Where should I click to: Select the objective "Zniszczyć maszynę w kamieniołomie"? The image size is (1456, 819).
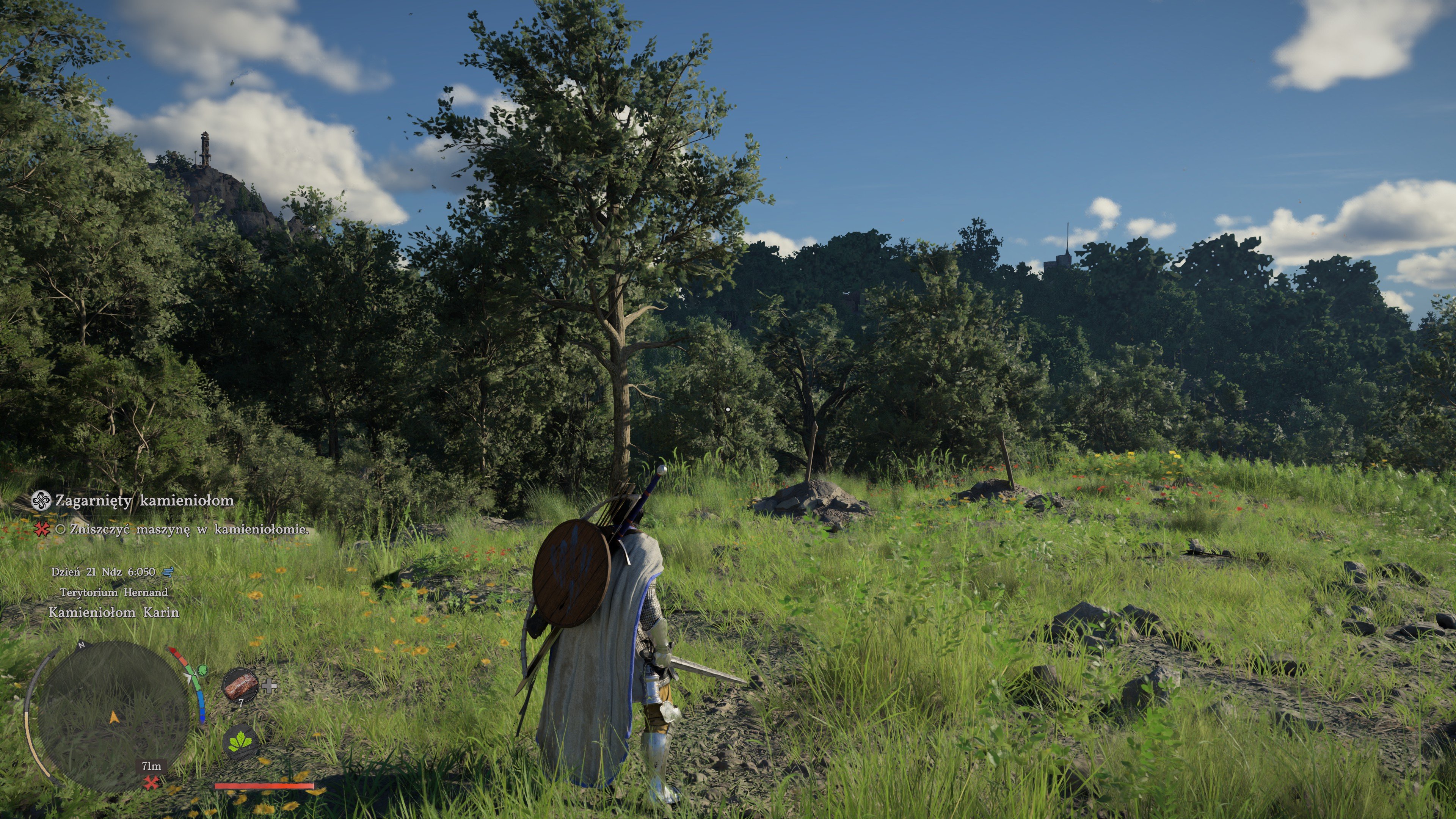point(189,530)
